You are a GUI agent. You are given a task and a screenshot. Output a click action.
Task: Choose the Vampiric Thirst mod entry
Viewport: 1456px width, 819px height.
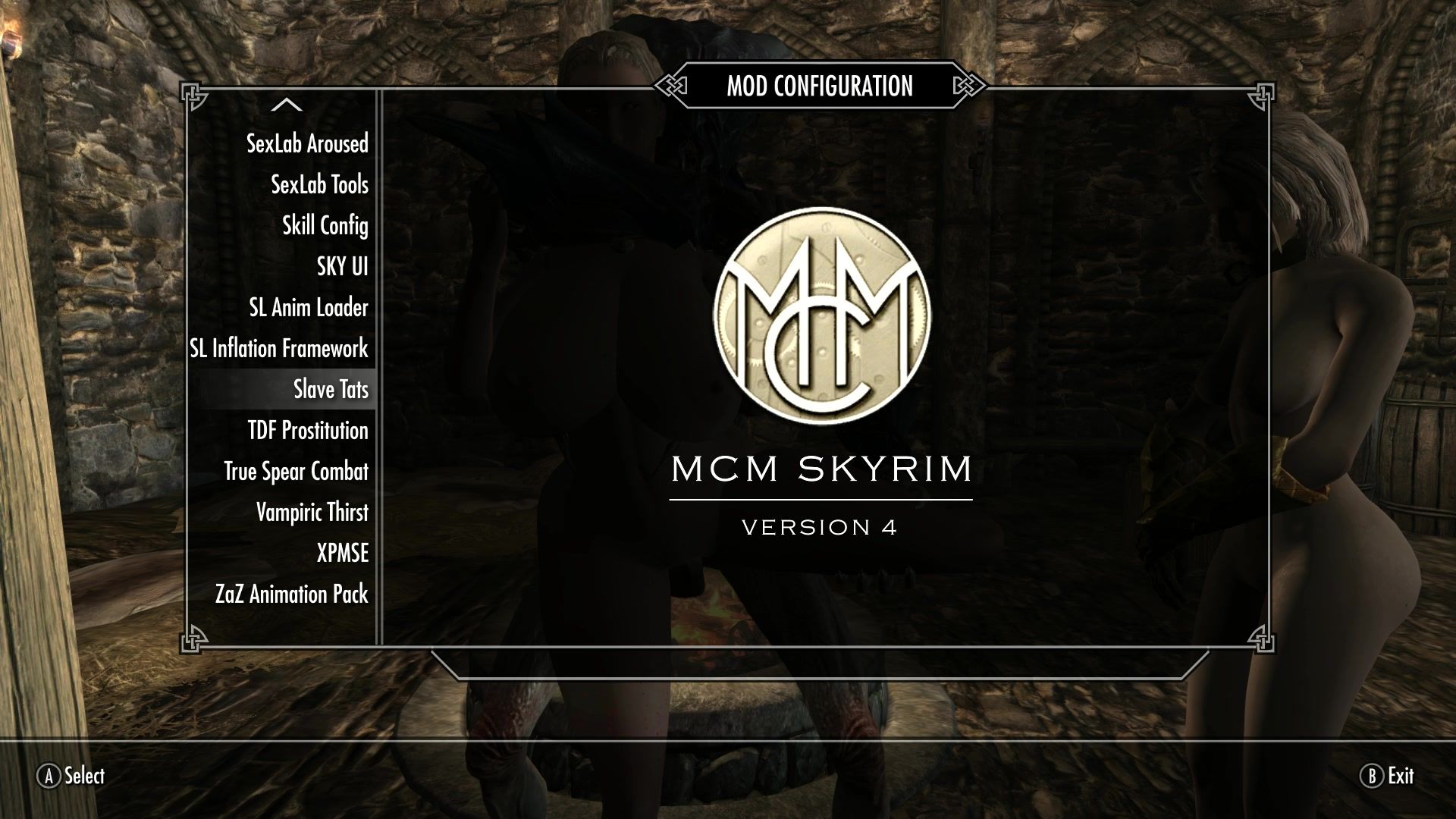tap(312, 512)
